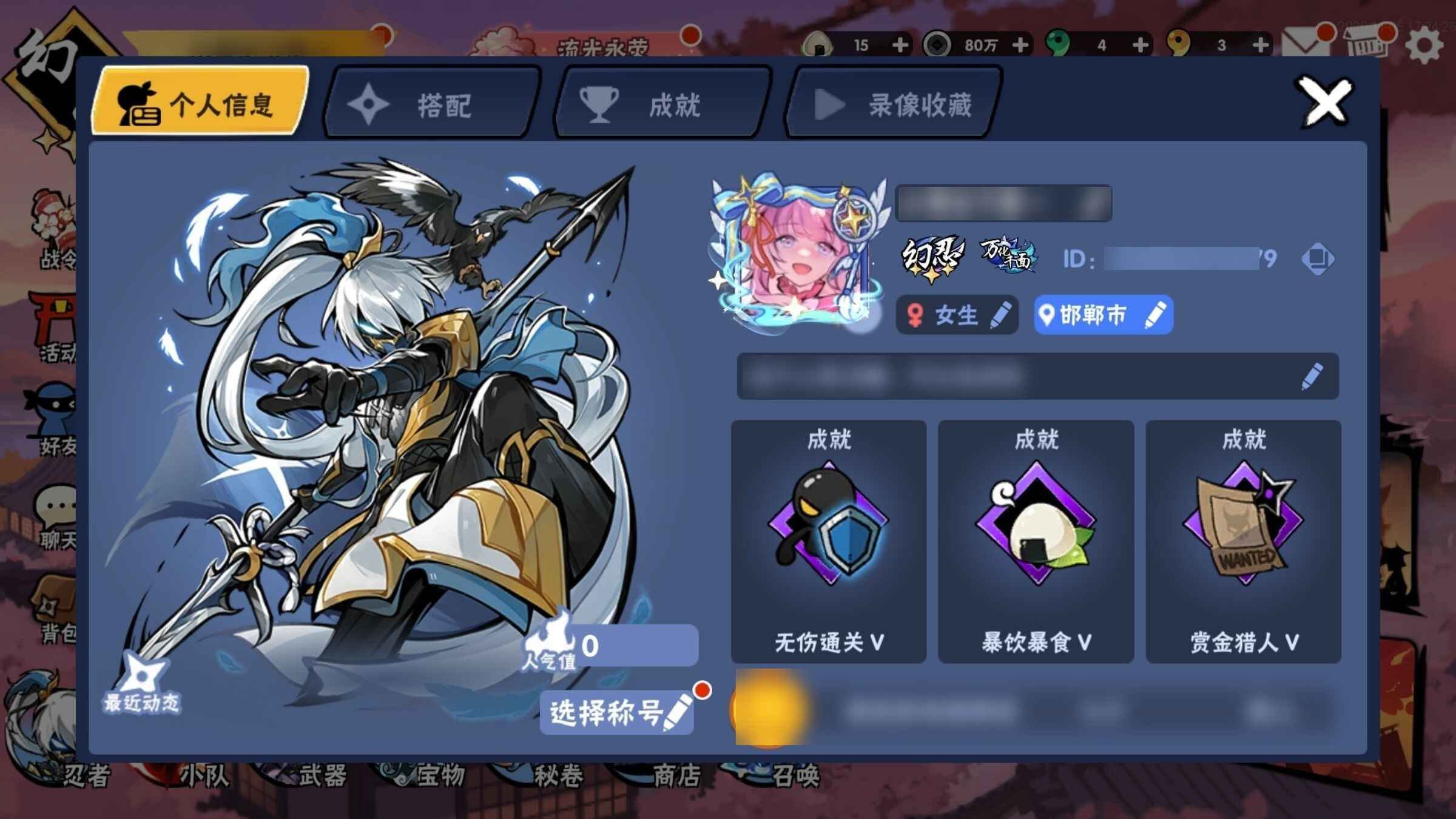1456x819 pixels.
Task: Open the 成就 trophy tab
Action: (x=662, y=104)
